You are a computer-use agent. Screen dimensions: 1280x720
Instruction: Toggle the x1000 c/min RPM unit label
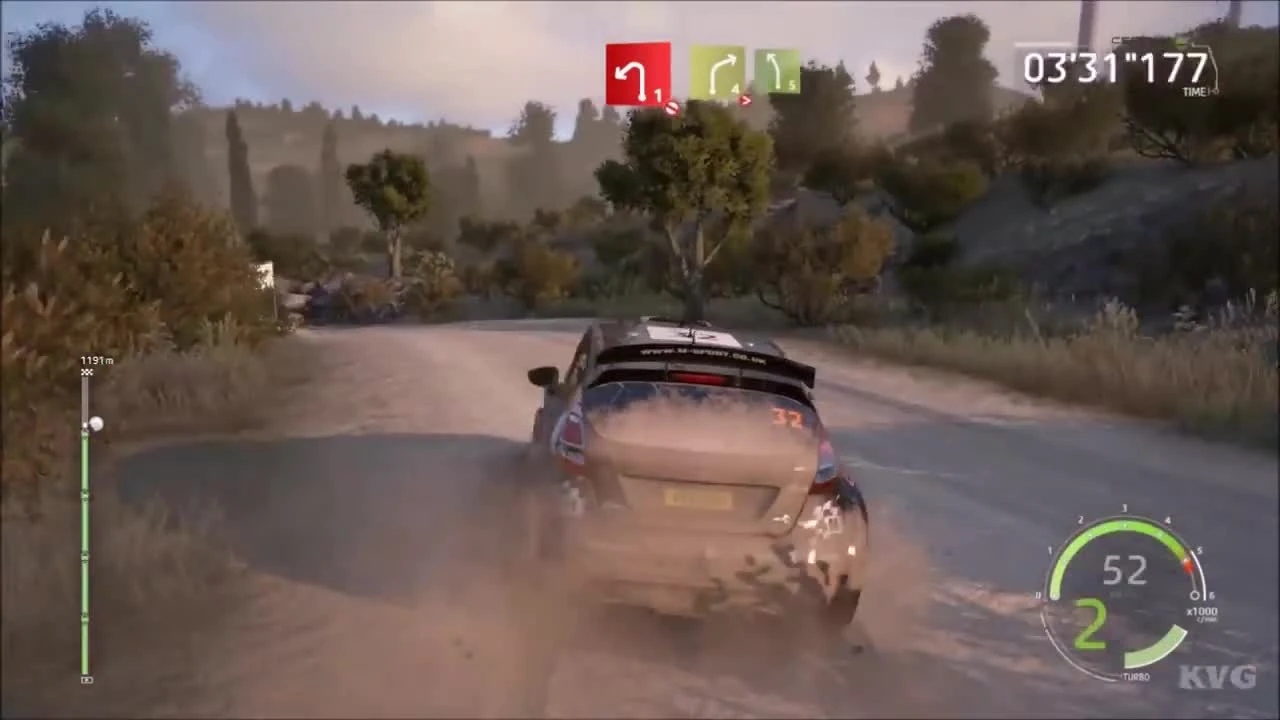pos(1202,612)
